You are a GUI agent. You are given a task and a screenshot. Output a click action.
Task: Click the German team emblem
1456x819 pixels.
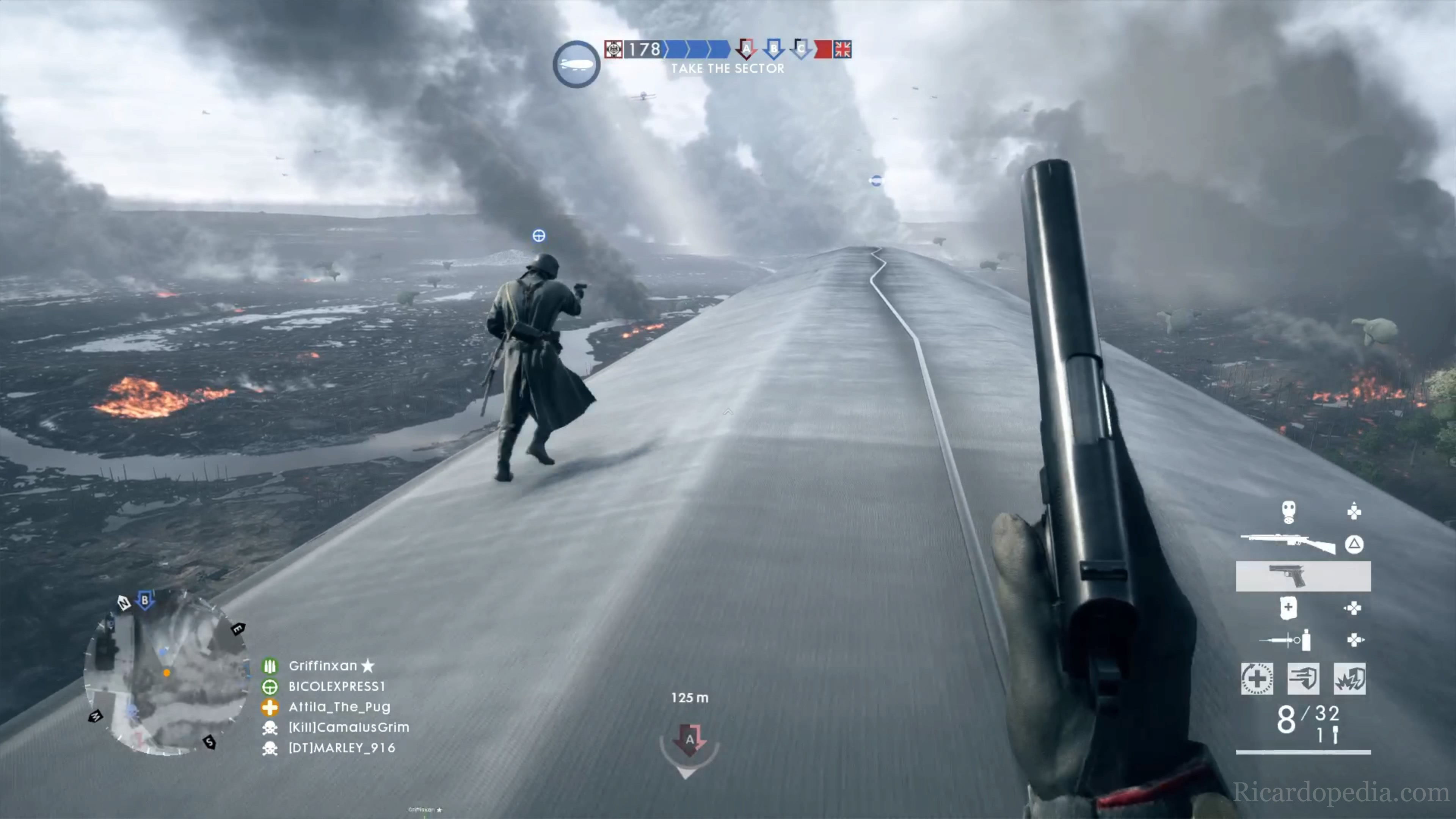tap(613, 49)
